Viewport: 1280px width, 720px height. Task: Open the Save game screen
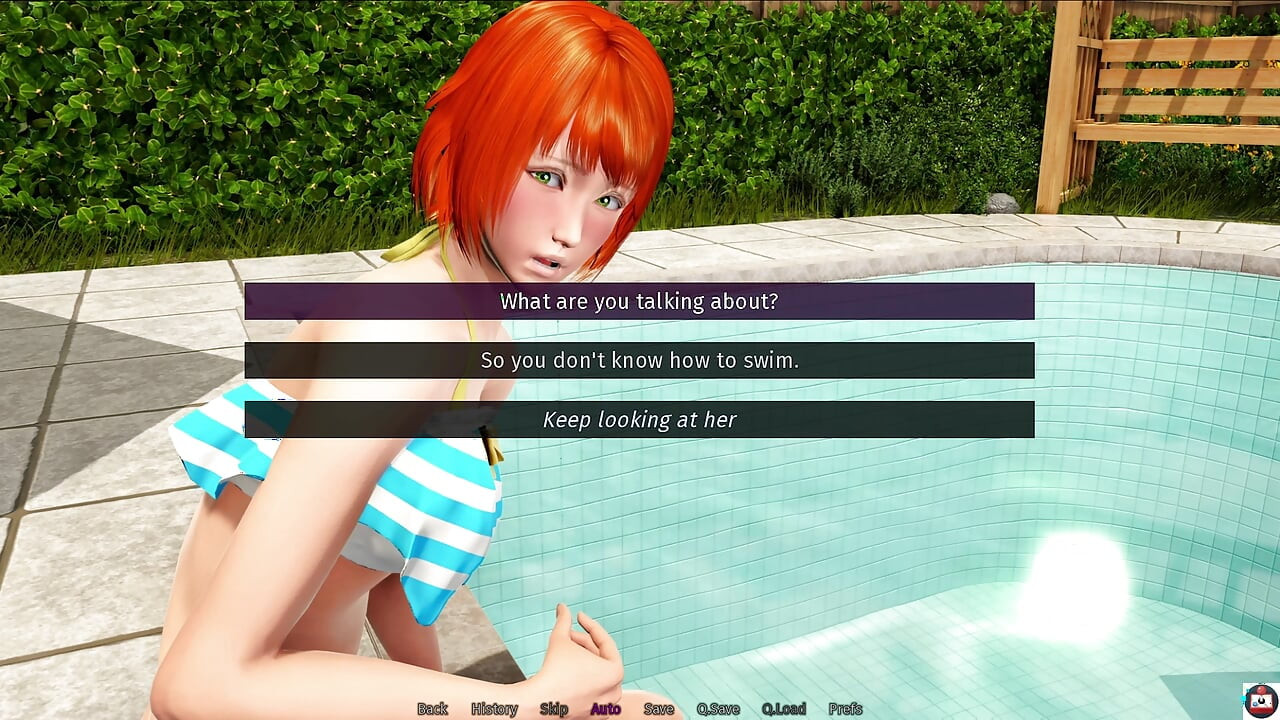[658, 709]
